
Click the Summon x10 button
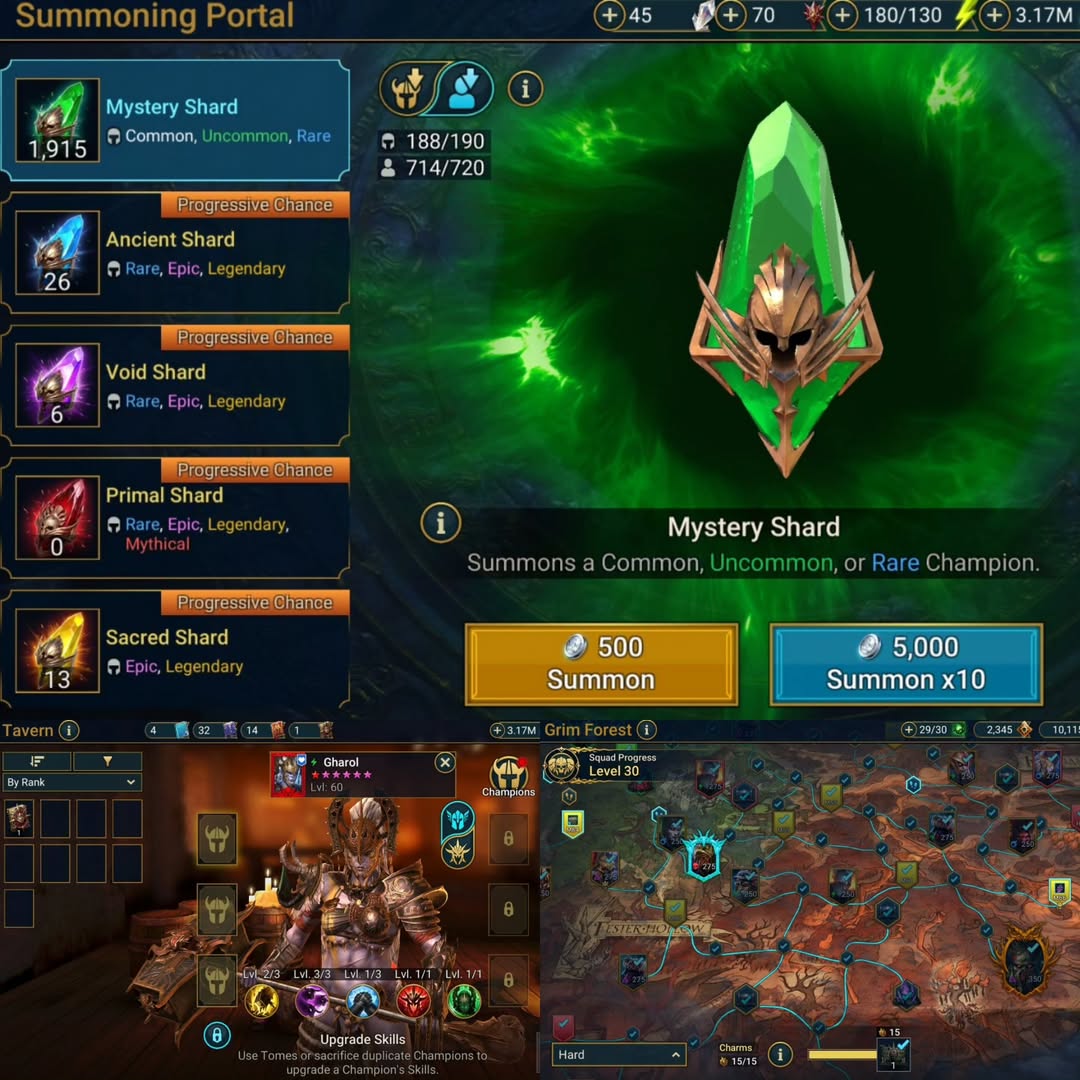906,664
